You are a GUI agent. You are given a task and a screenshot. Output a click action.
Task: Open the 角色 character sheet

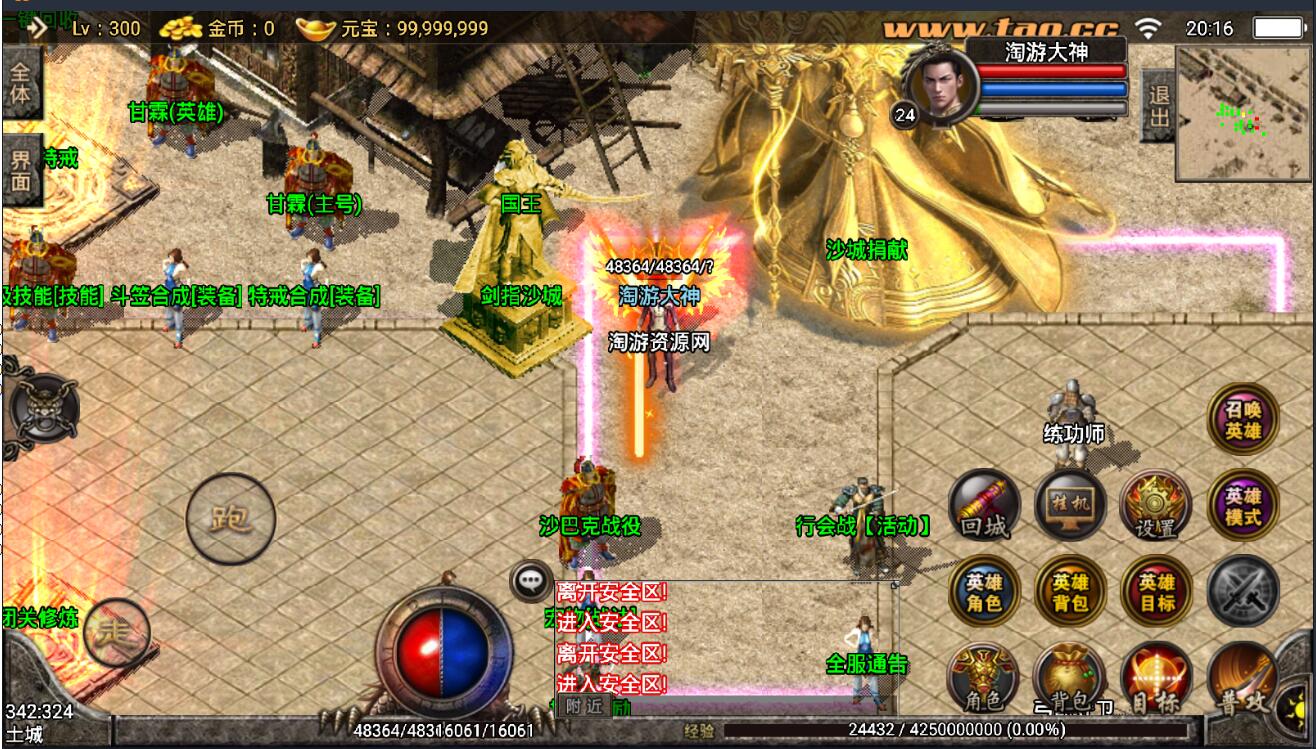pos(984,678)
